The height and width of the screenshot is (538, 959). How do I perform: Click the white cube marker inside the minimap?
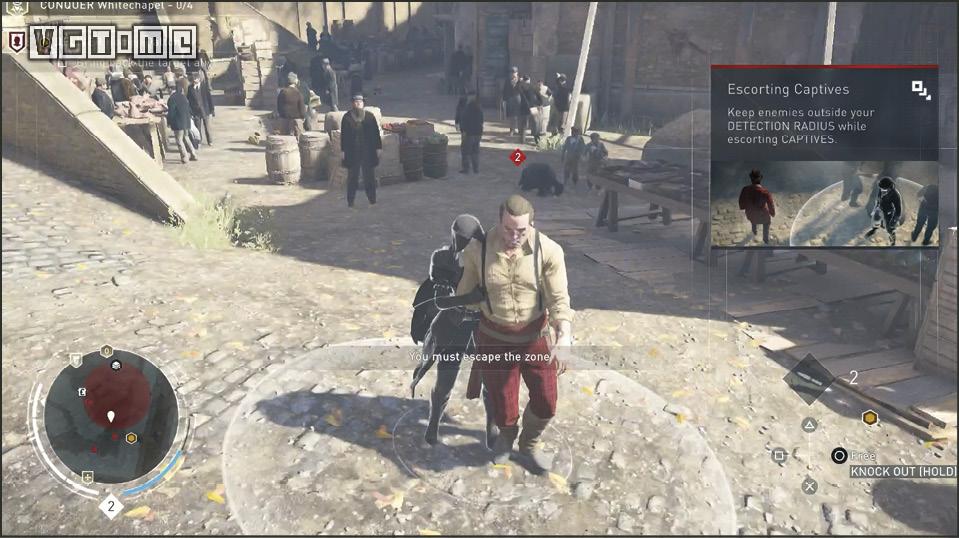coord(115,366)
